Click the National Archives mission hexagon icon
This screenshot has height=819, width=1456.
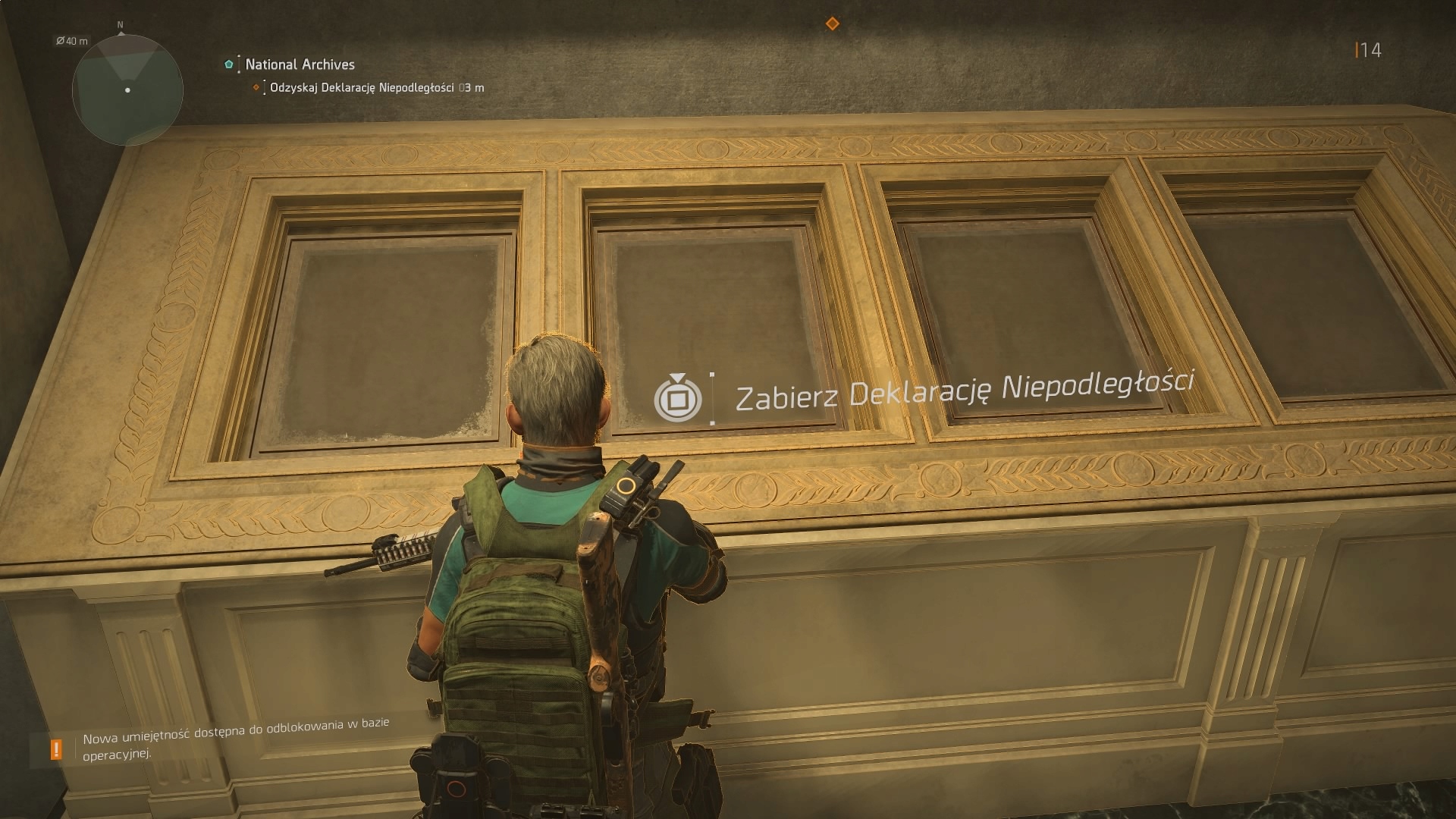tap(229, 64)
